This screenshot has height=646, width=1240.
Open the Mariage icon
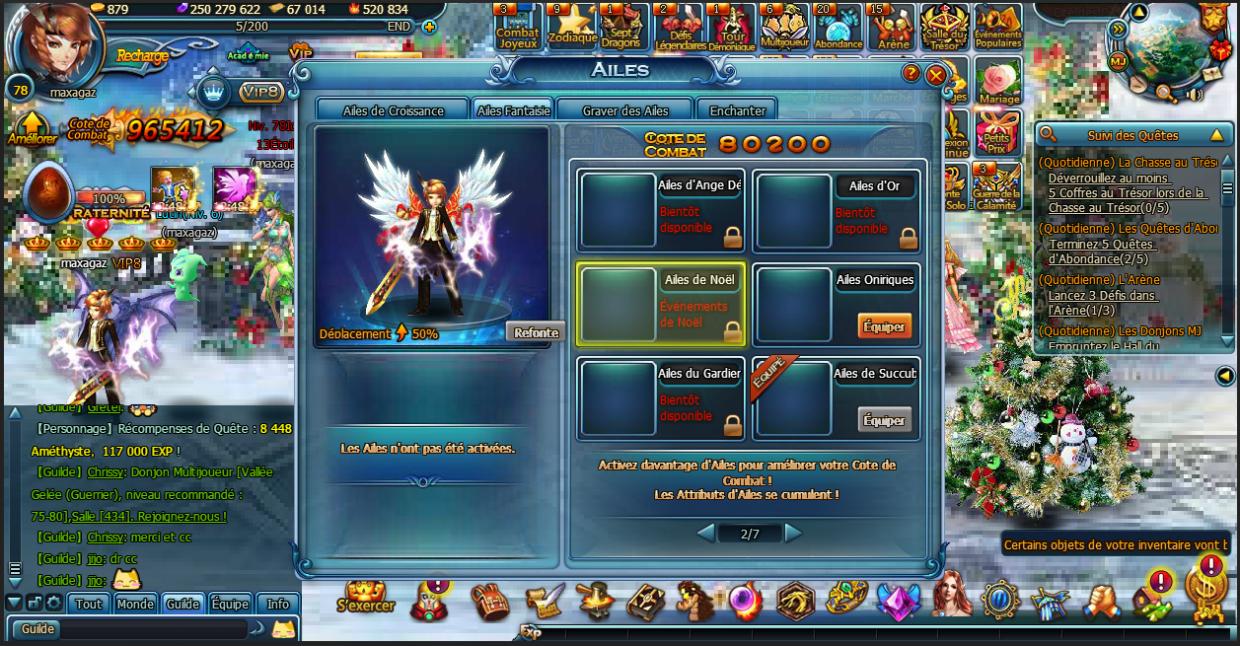coord(997,82)
